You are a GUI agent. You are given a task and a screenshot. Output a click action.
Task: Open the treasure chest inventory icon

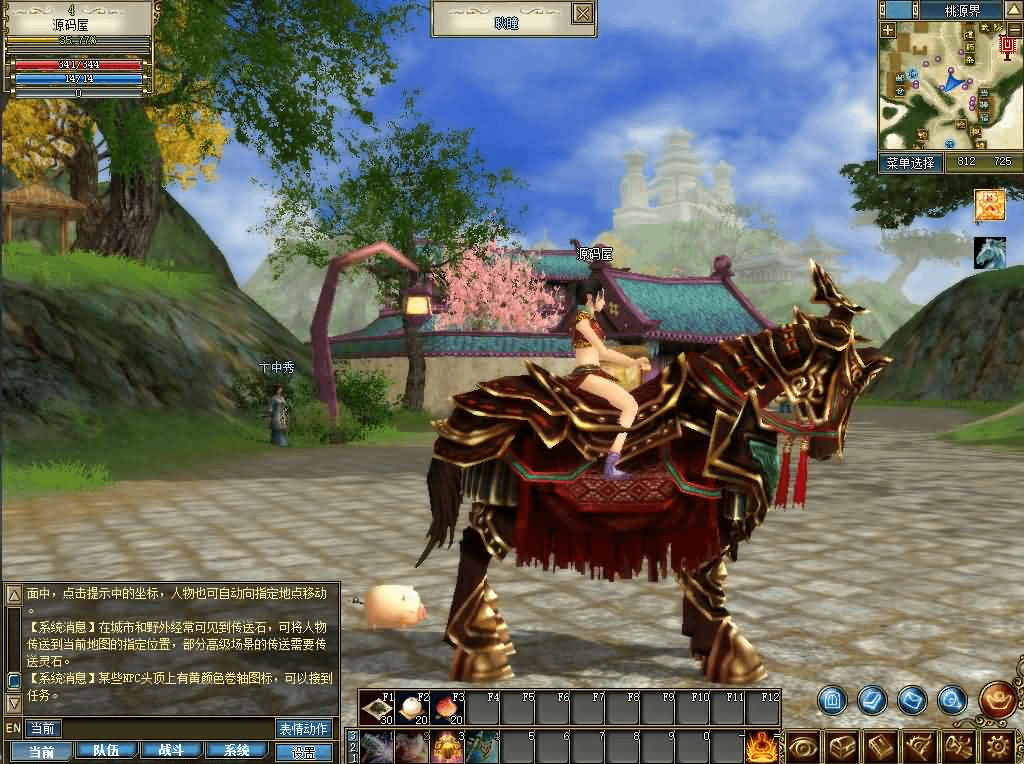pyautogui.click(x=843, y=746)
